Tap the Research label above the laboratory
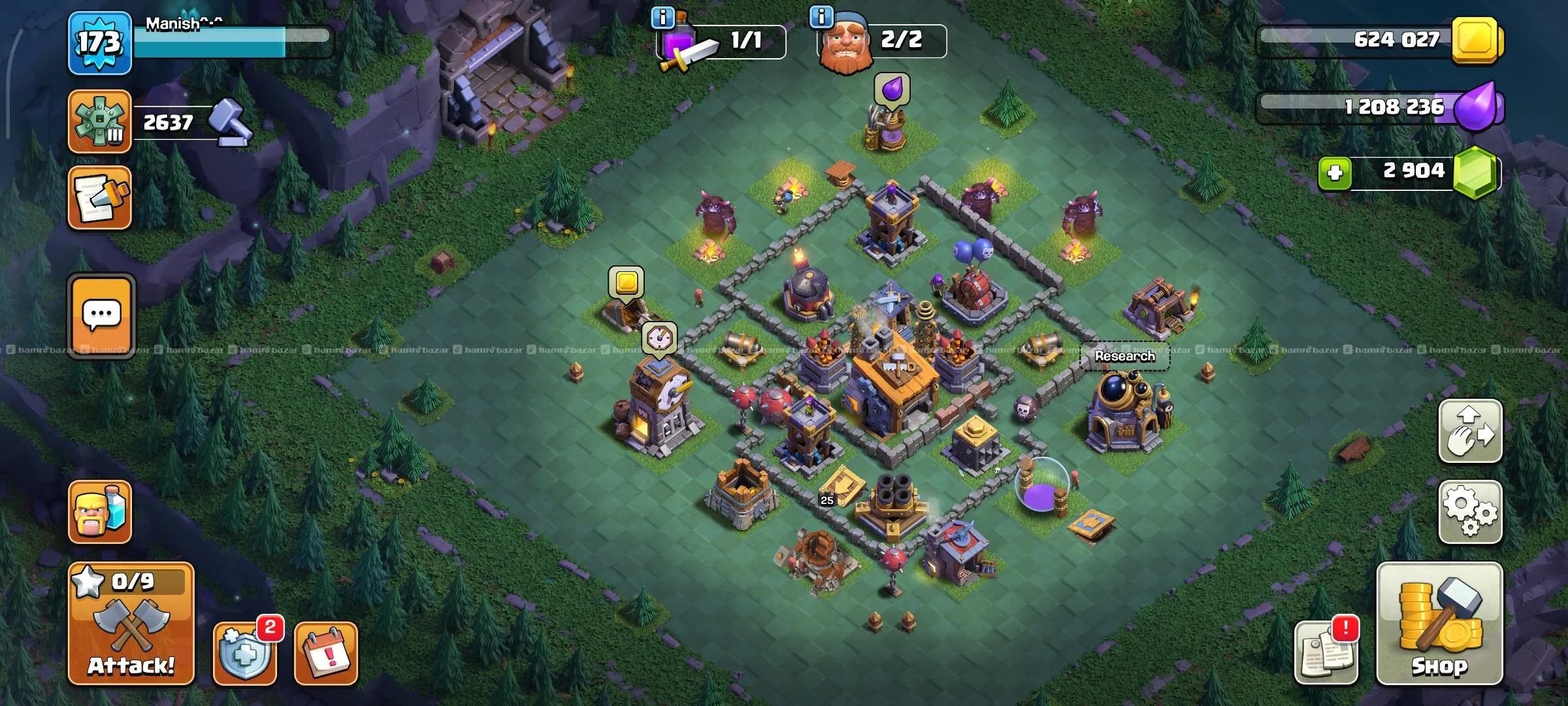 [x=1124, y=356]
